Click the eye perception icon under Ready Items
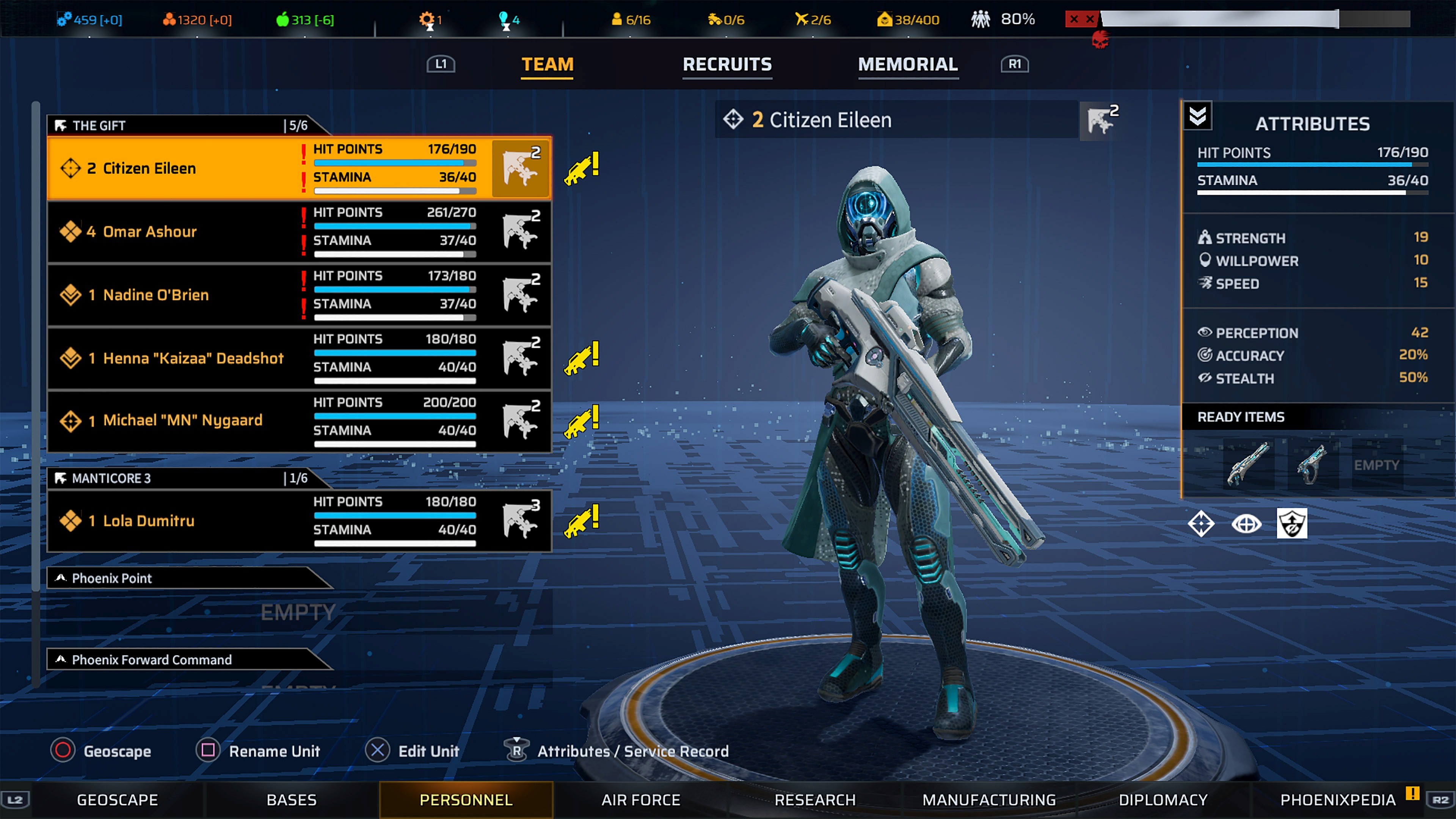Screen dimensions: 1456x819 pos(1247,524)
